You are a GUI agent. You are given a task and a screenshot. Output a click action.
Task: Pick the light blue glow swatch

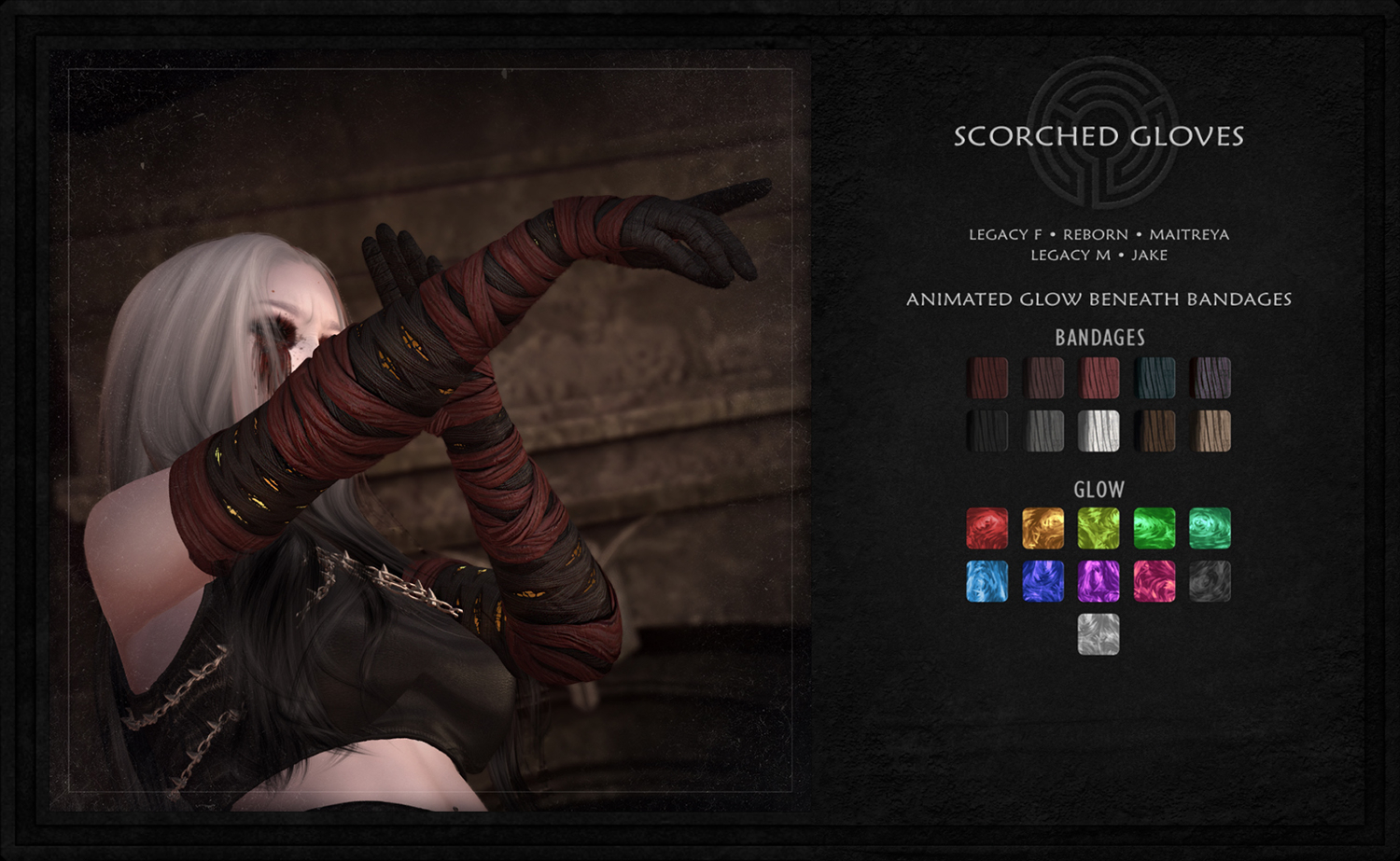[x=987, y=581]
